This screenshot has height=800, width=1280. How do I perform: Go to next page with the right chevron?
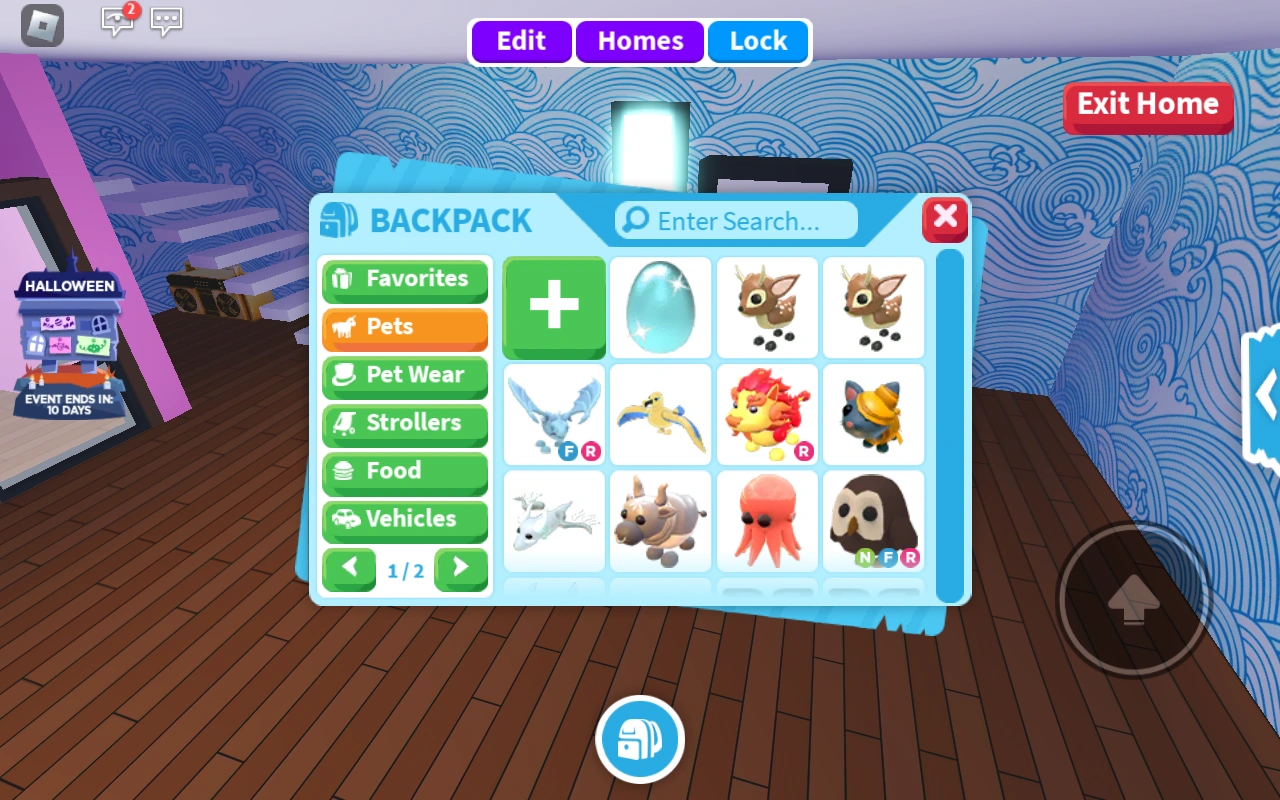tap(461, 569)
